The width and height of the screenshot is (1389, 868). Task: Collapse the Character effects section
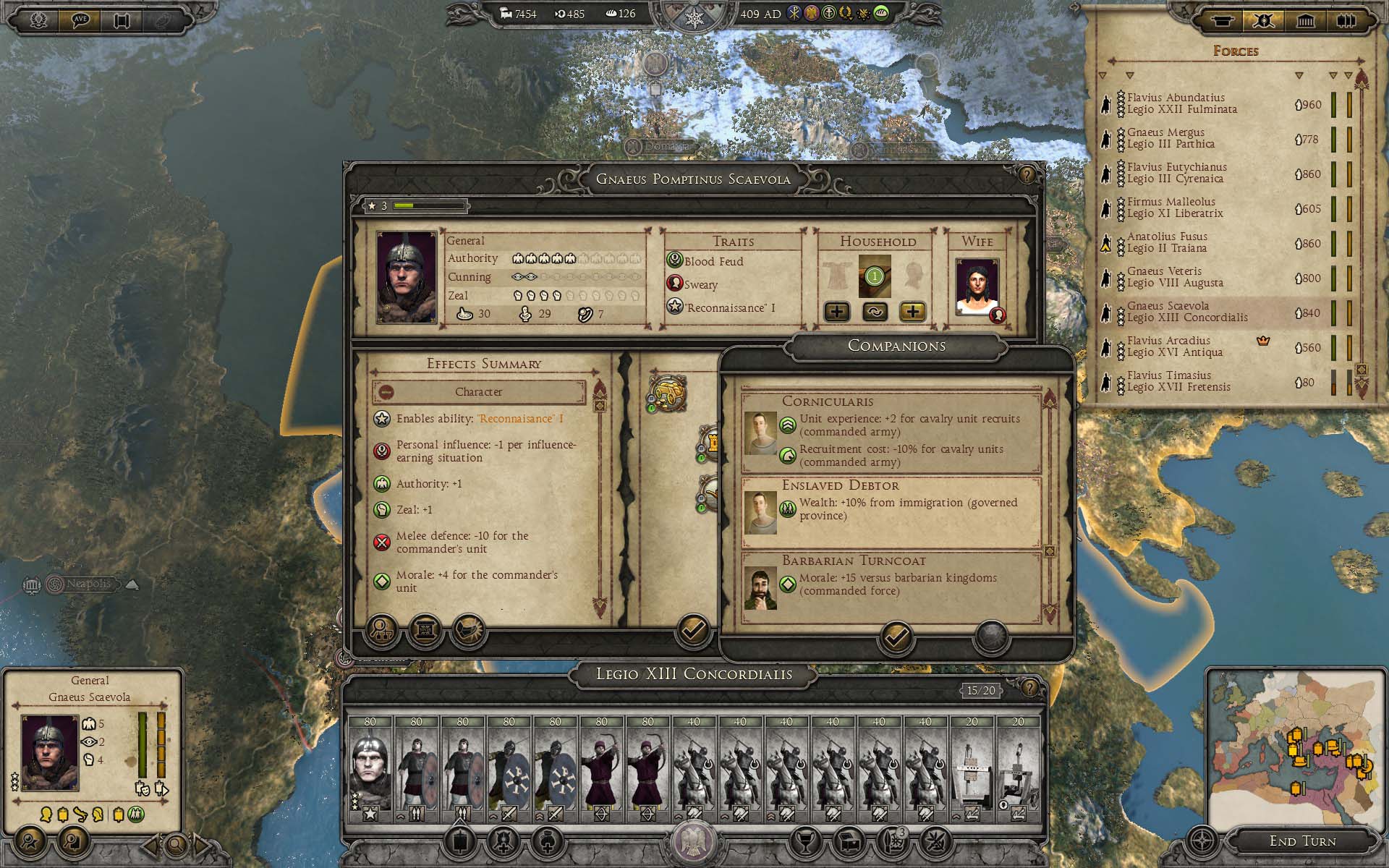(386, 392)
